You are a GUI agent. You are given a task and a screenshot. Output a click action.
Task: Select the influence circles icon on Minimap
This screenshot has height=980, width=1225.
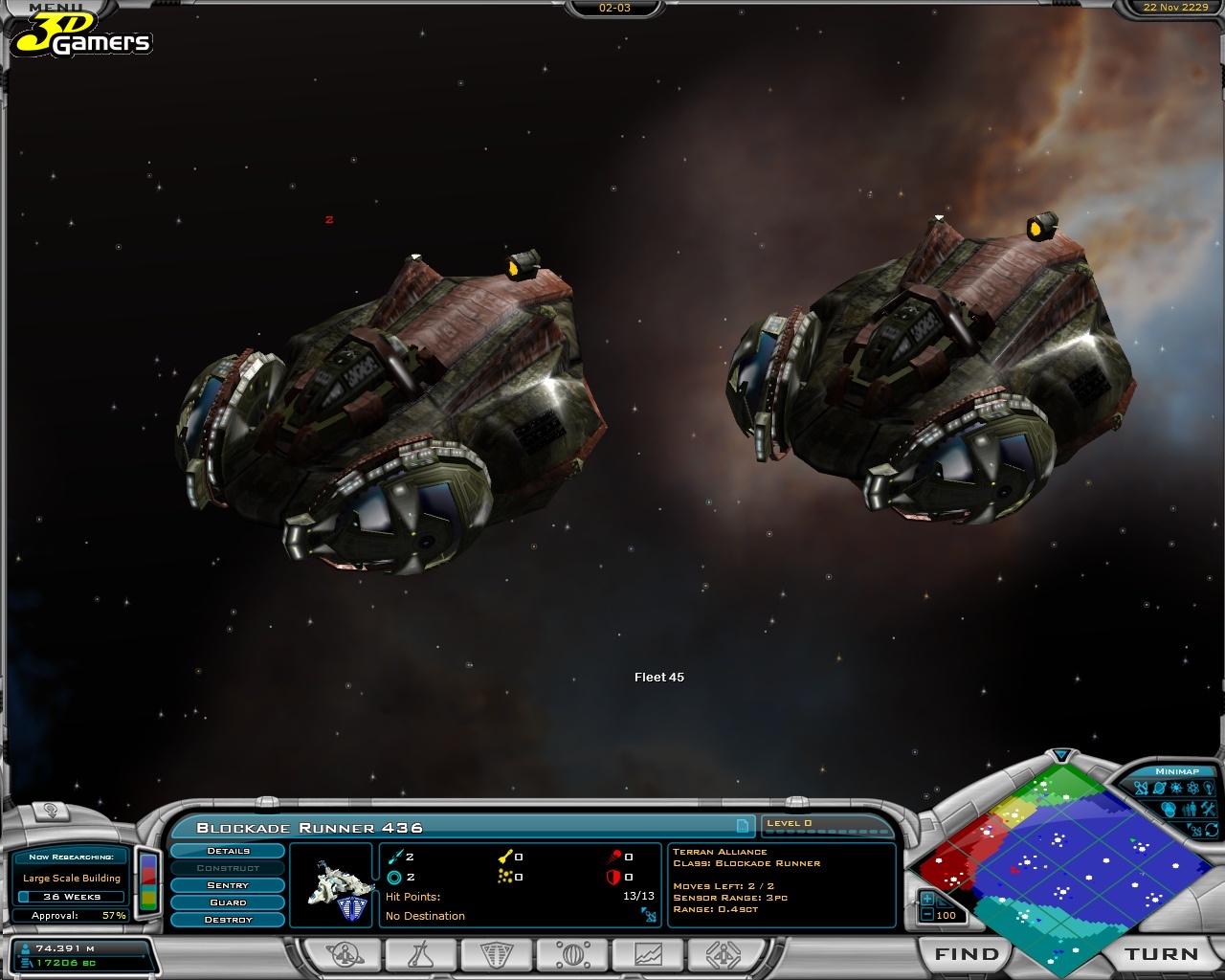click(1169, 809)
